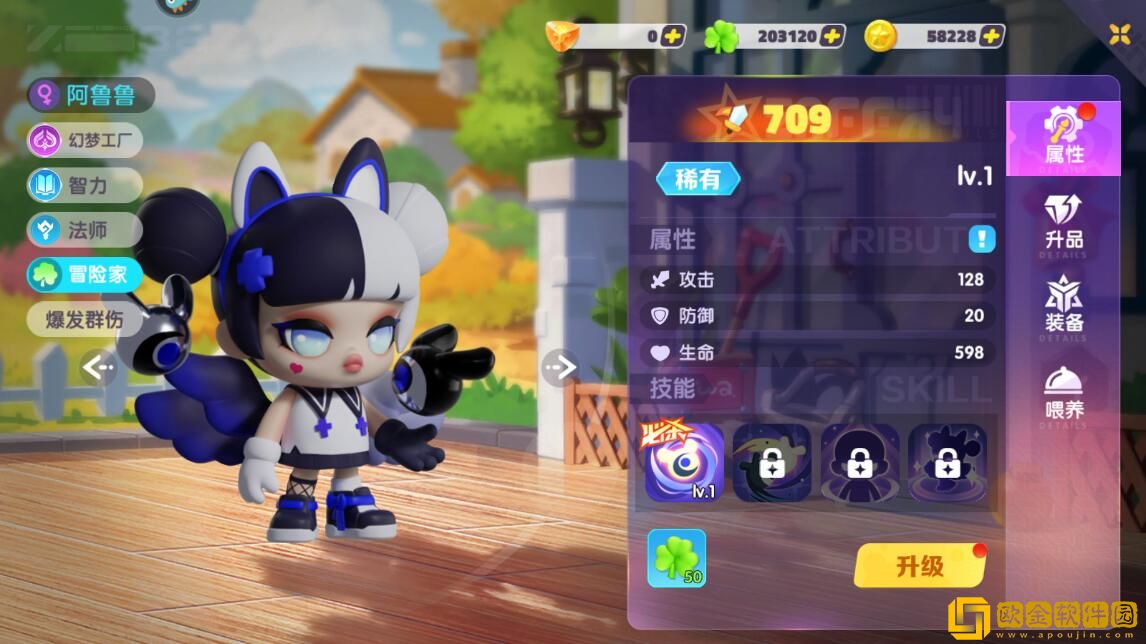Click the 爆发群伤 tag
1146x644 pixels.
[85, 320]
